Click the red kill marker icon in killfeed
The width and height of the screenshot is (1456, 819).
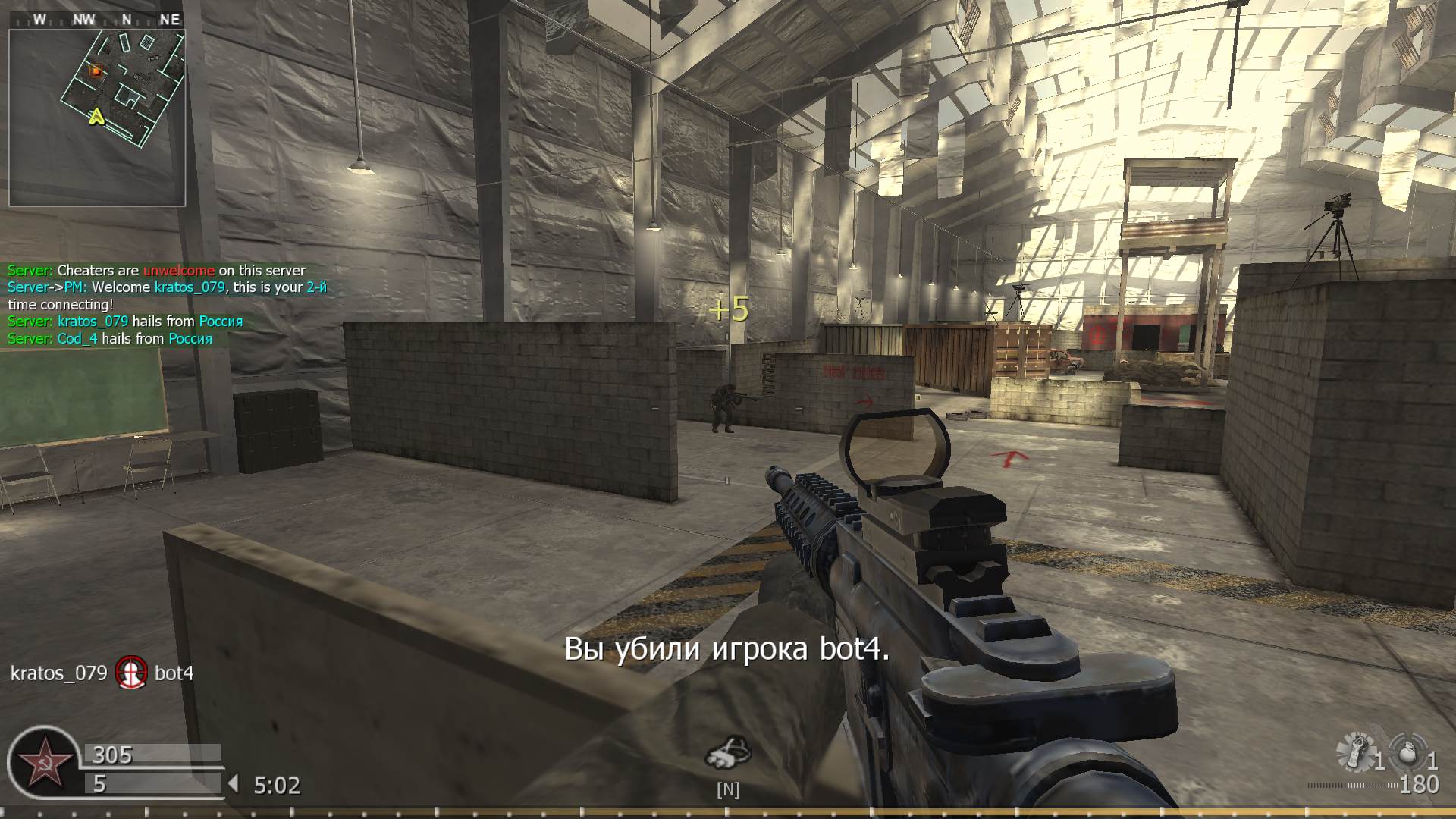(130, 673)
